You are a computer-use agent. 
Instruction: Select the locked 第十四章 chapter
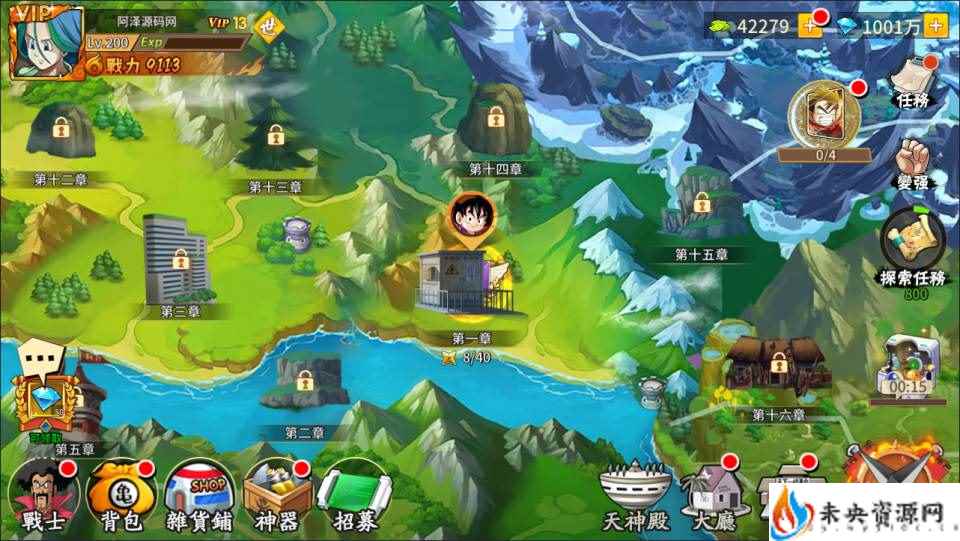(x=495, y=122)
